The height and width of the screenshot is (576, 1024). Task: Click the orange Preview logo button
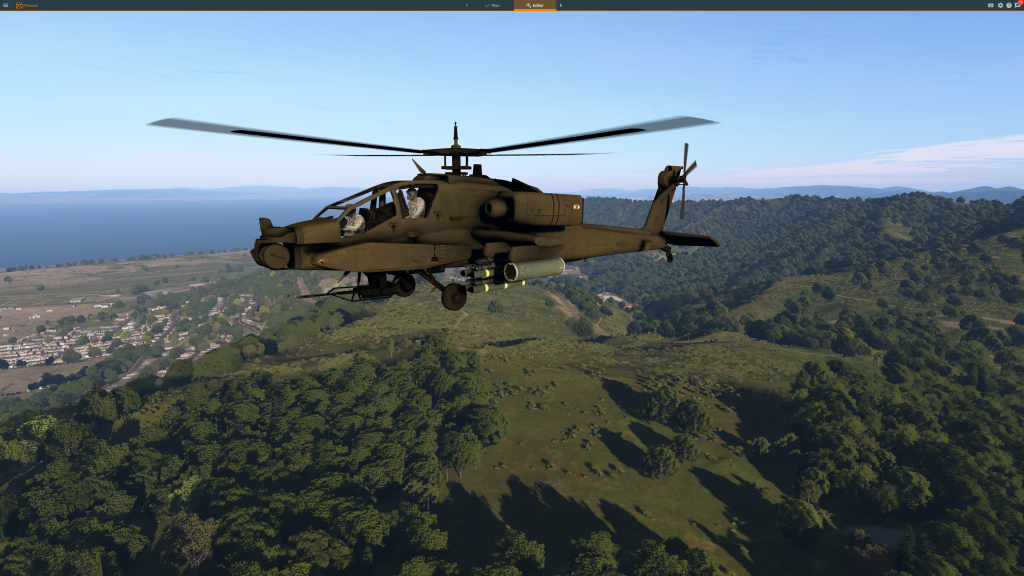click(x=26, y=5)
